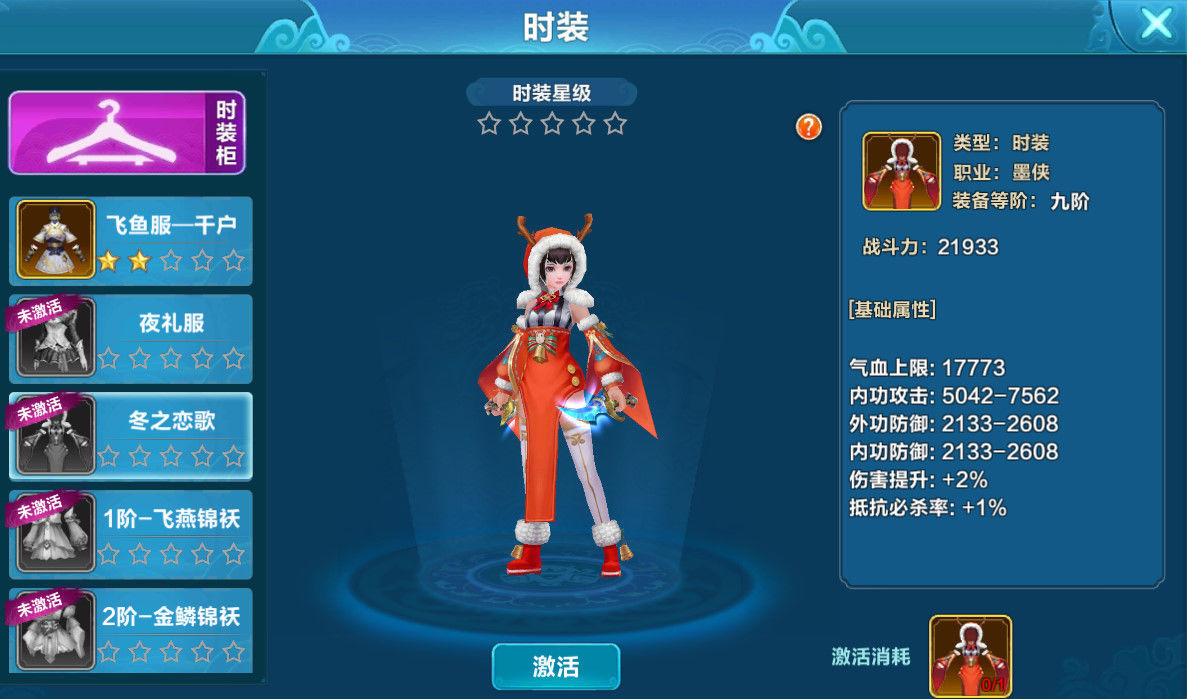Viewport: 1187px width, 699px height.
Task: Click the 激活 activate button
Action: point(555,666)
